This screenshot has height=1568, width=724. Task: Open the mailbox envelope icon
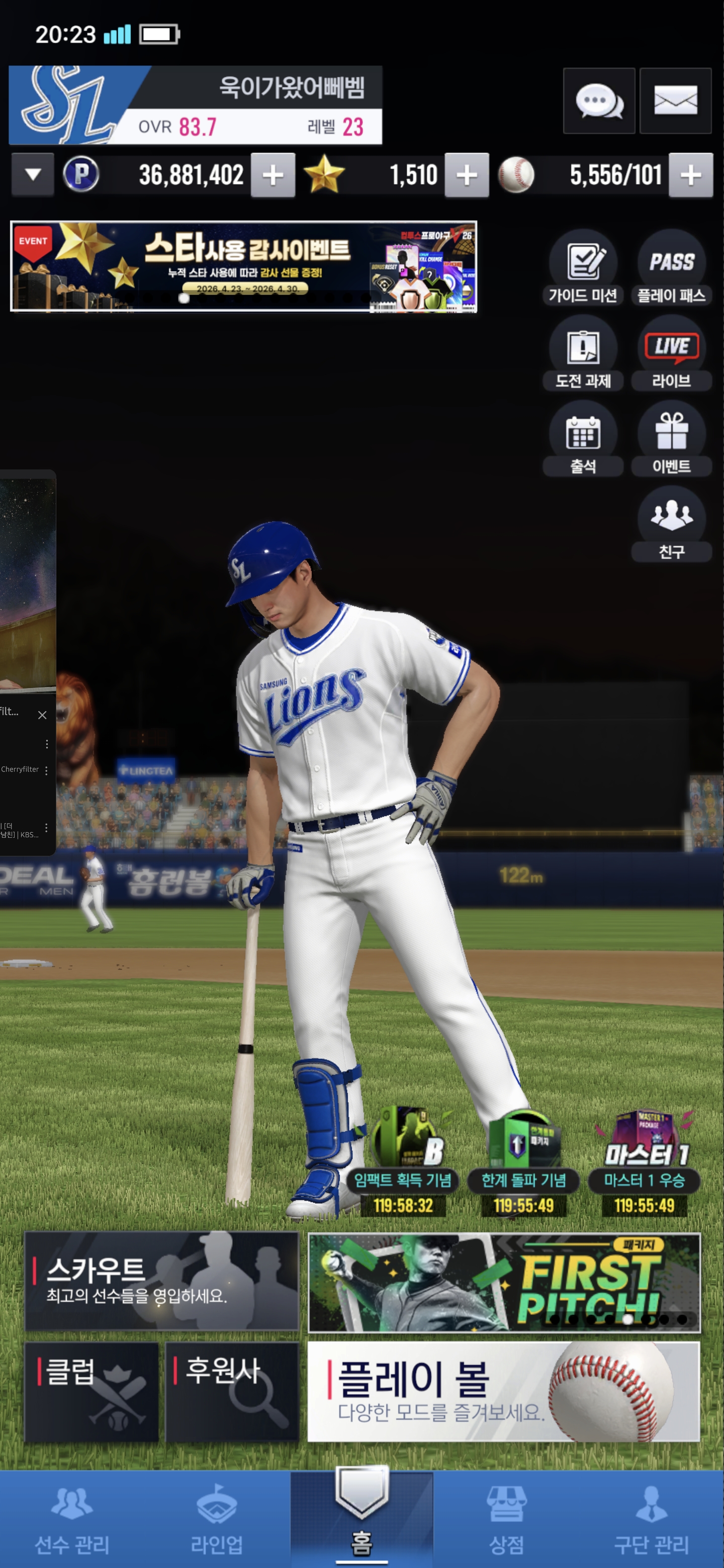(x=675, y=101)
